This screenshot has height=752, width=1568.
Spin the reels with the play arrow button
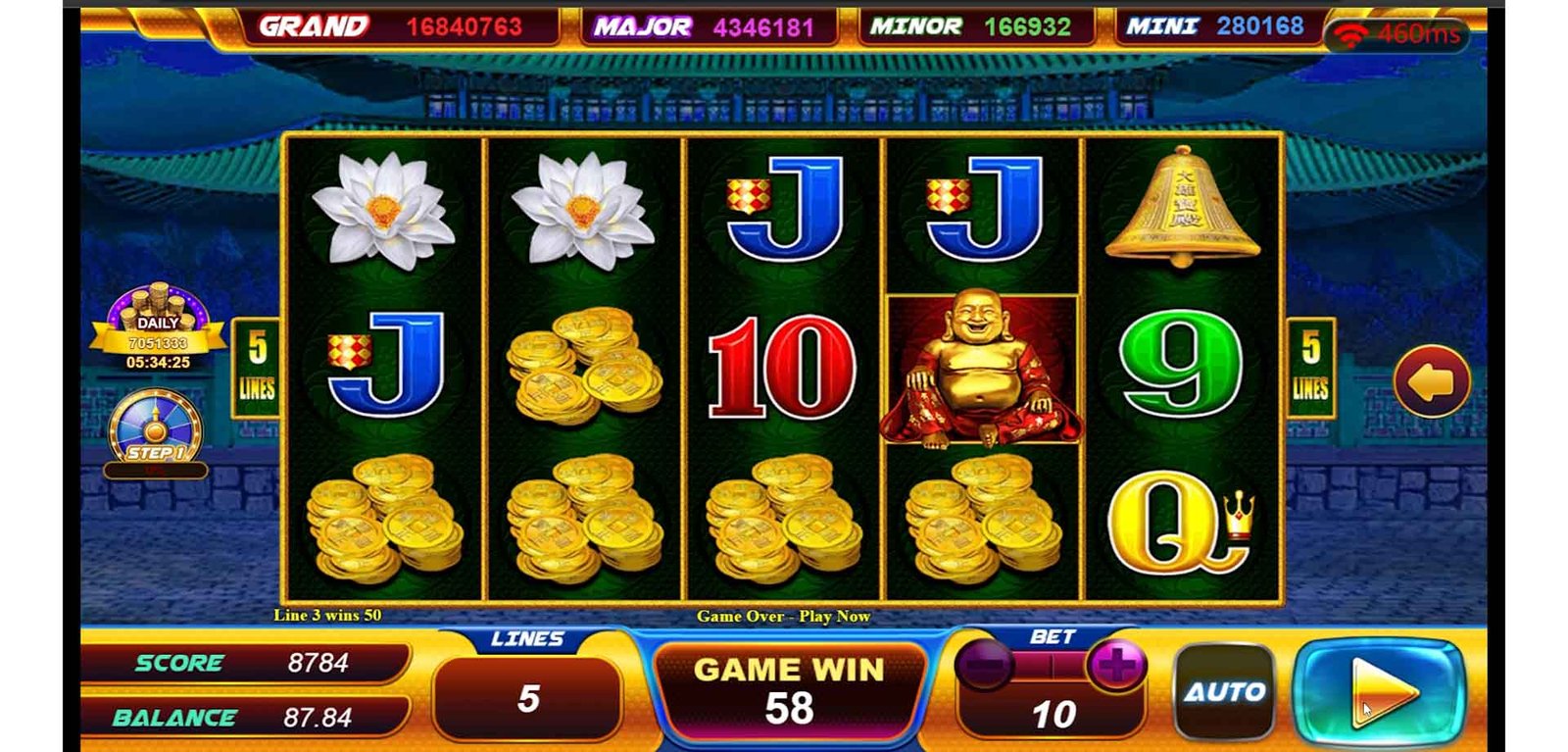click(1379, 691)
